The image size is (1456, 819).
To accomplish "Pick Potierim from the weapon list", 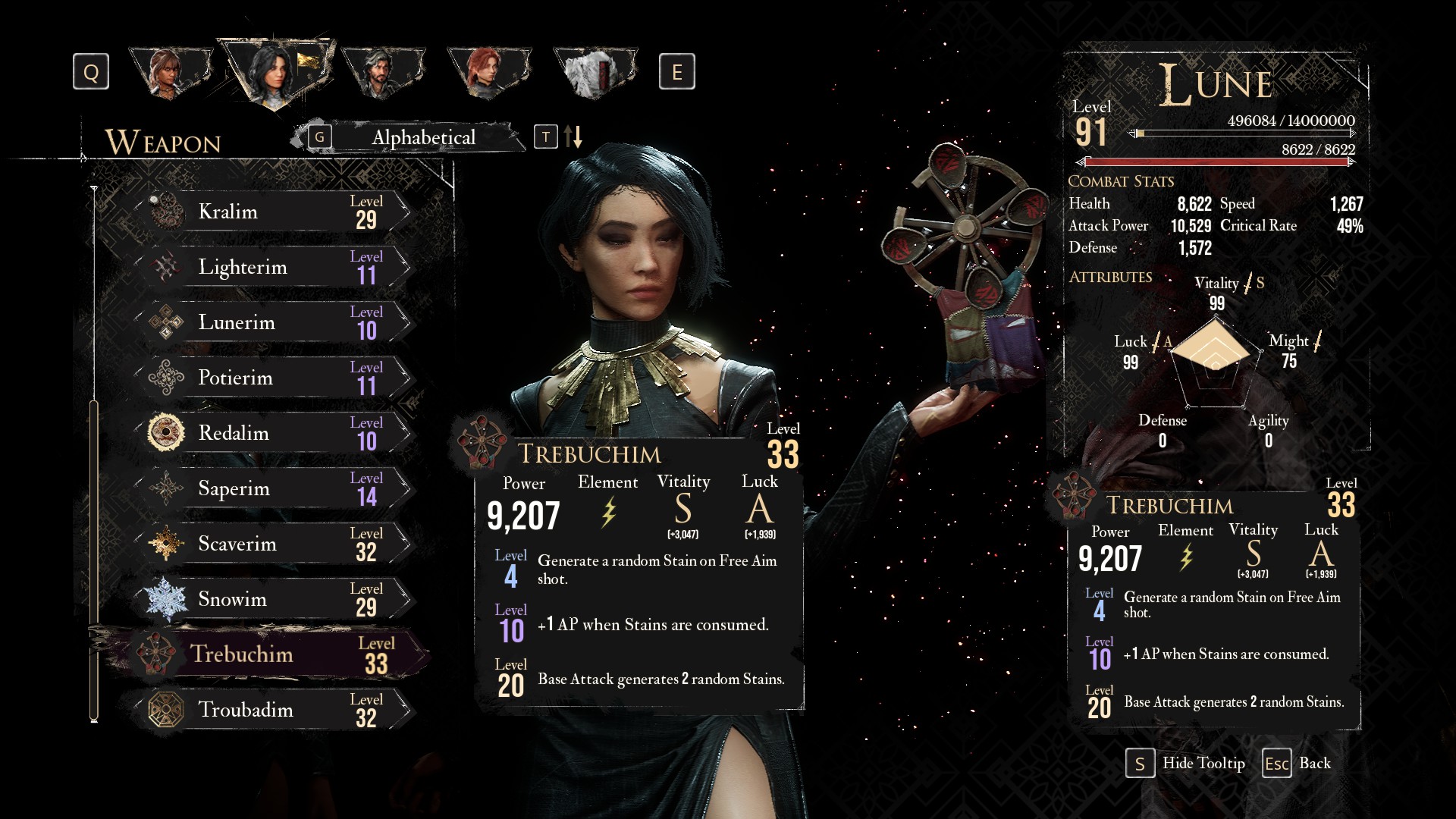I will point(273,378).
